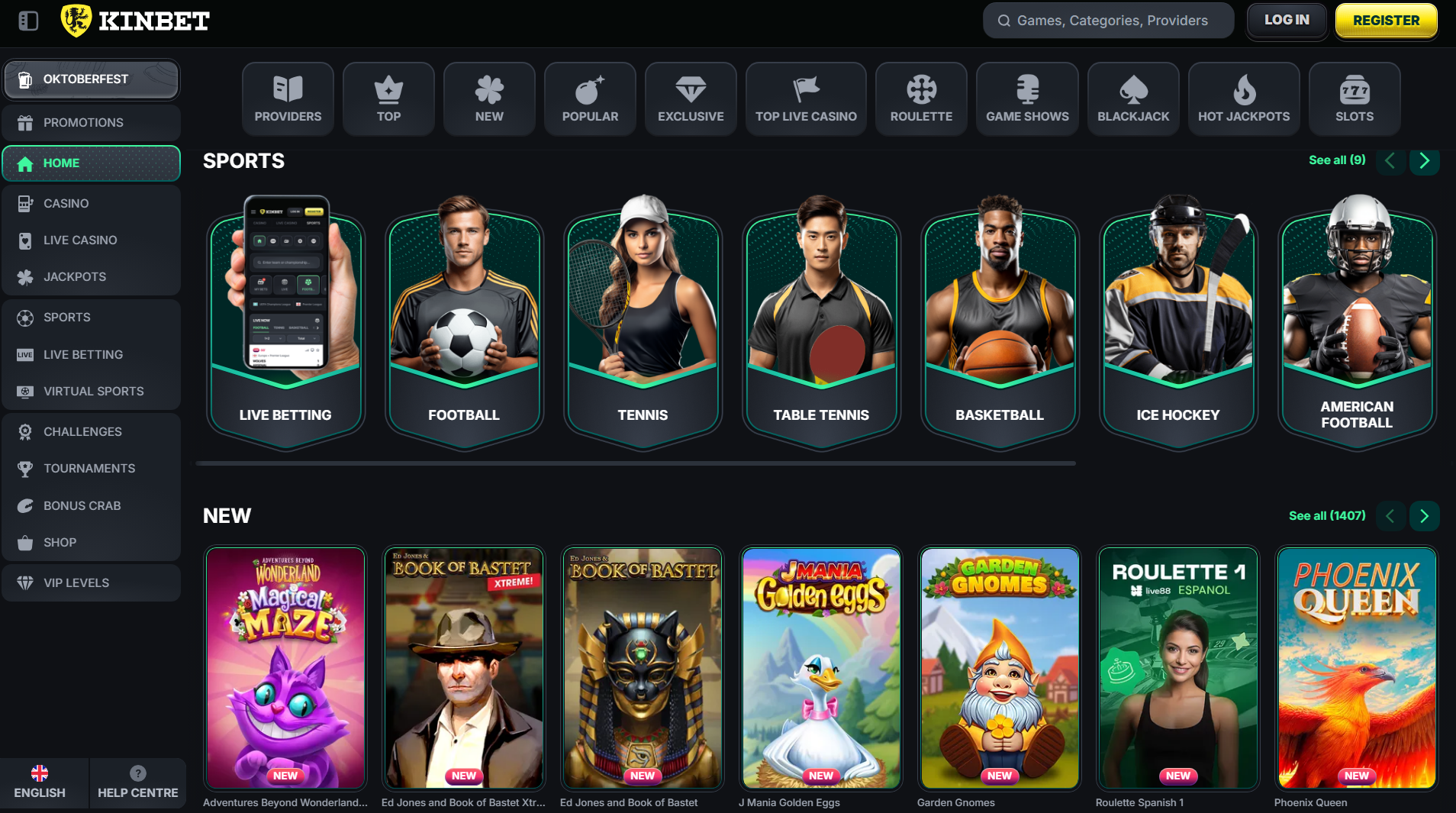1456x813 pixels.
Task: Select the Home tab in the sidebar
Action: (62, 163)
